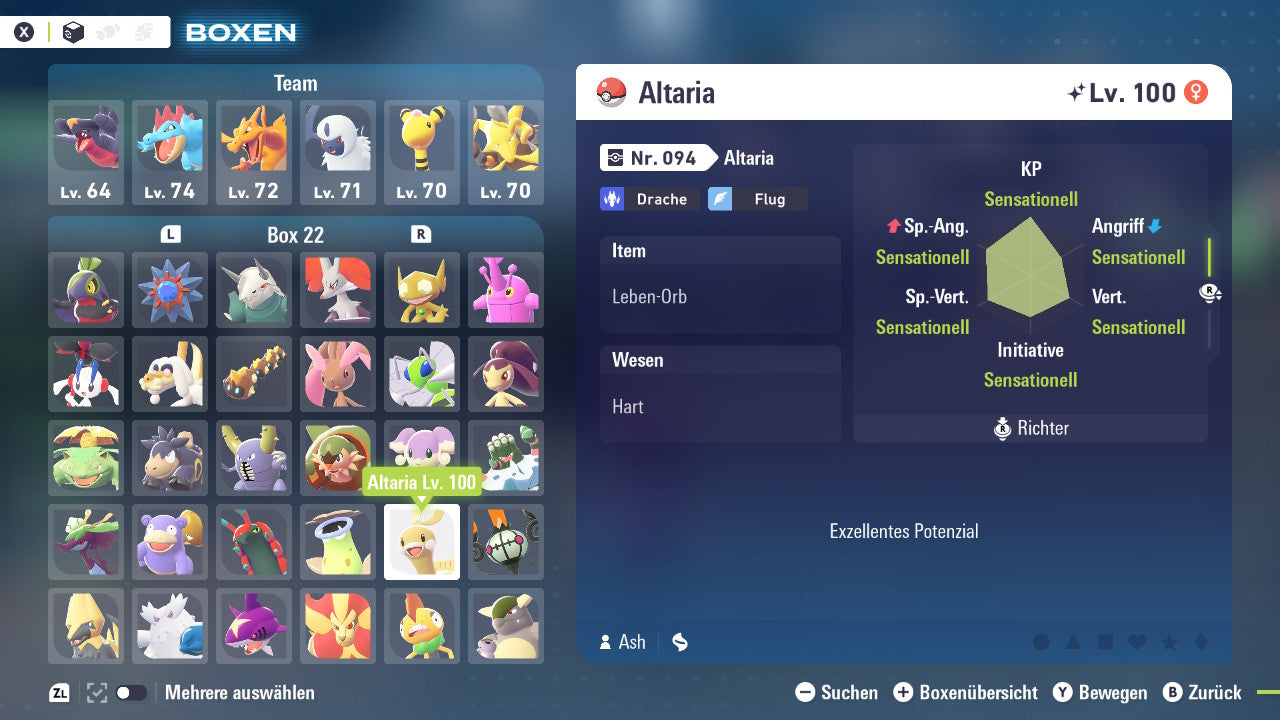Select the Flug type tag
The image size is (1280, 720).
point(757,198)
